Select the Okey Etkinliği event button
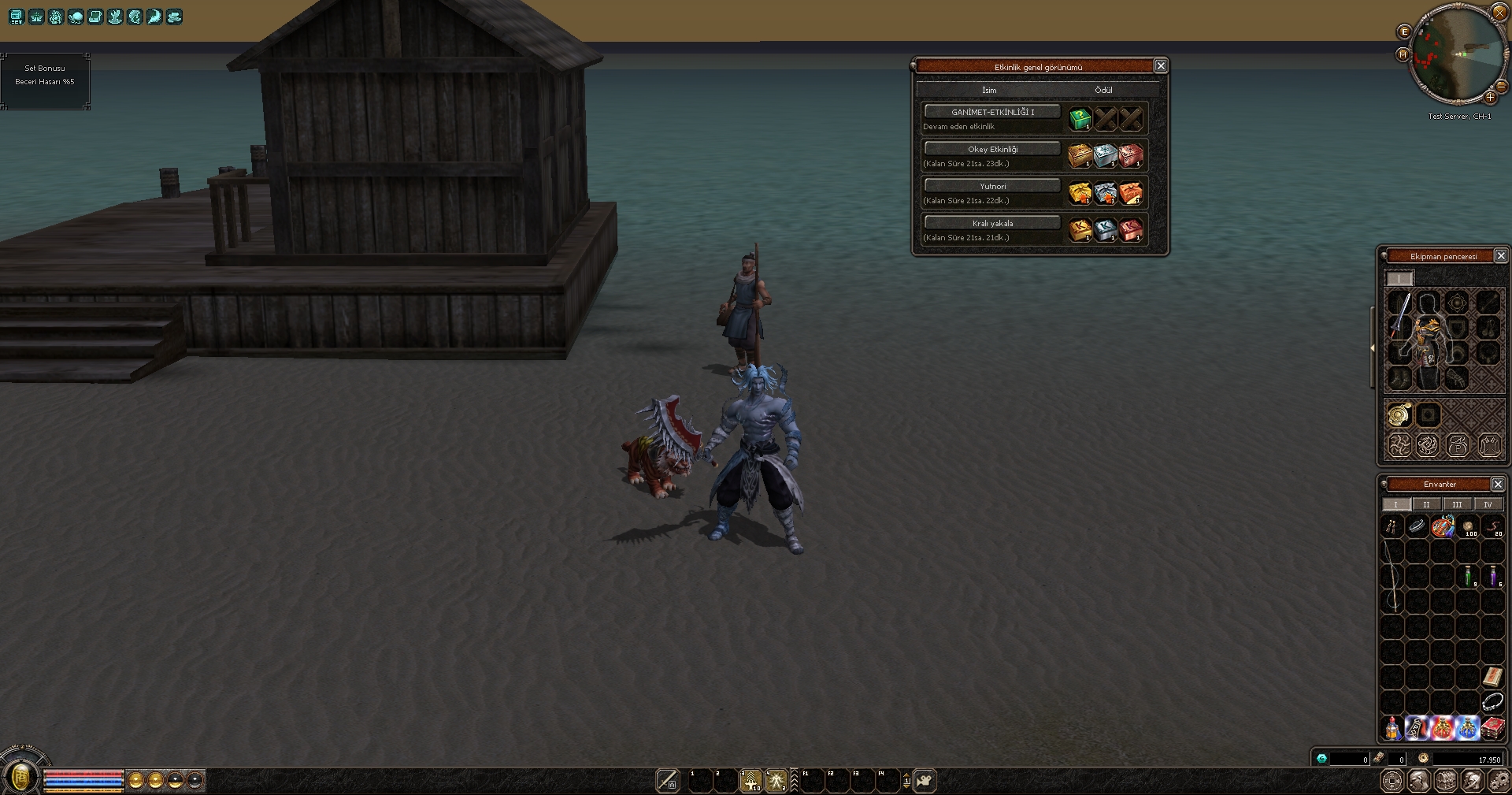 coord(992,149)
